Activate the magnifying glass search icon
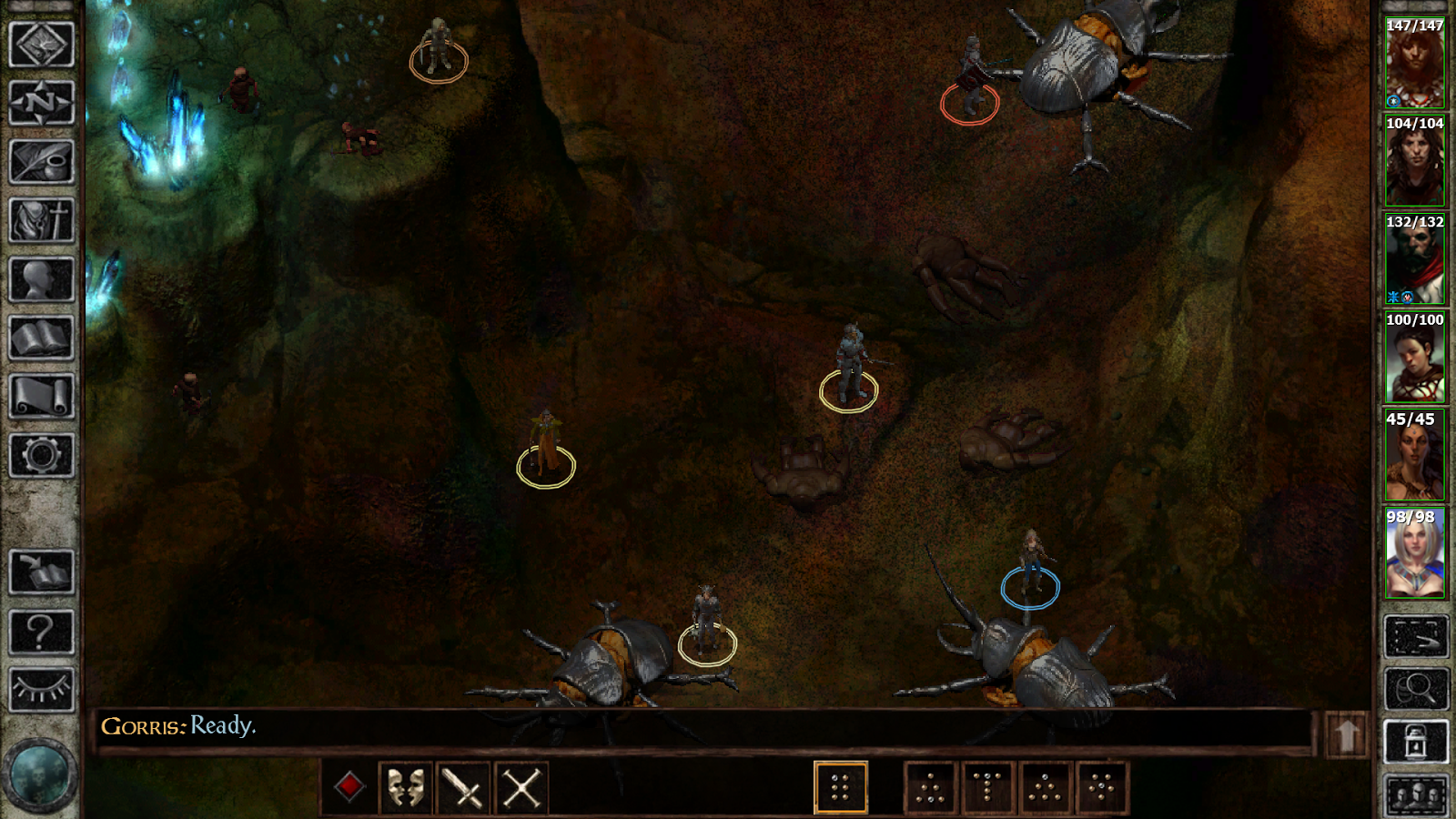The width and height of the screenshot is (1456, 819). point(1416,689)
